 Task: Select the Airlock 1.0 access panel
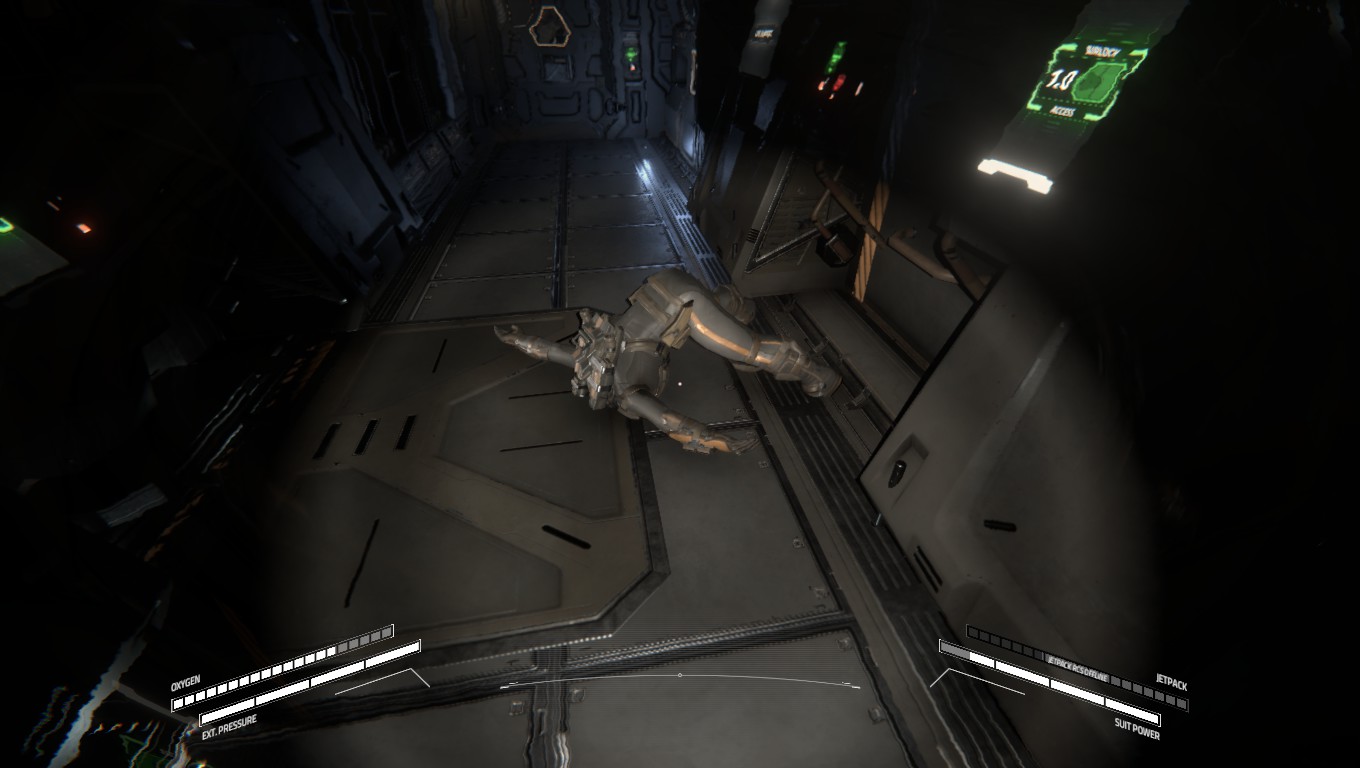click(x=1085, y=80)
